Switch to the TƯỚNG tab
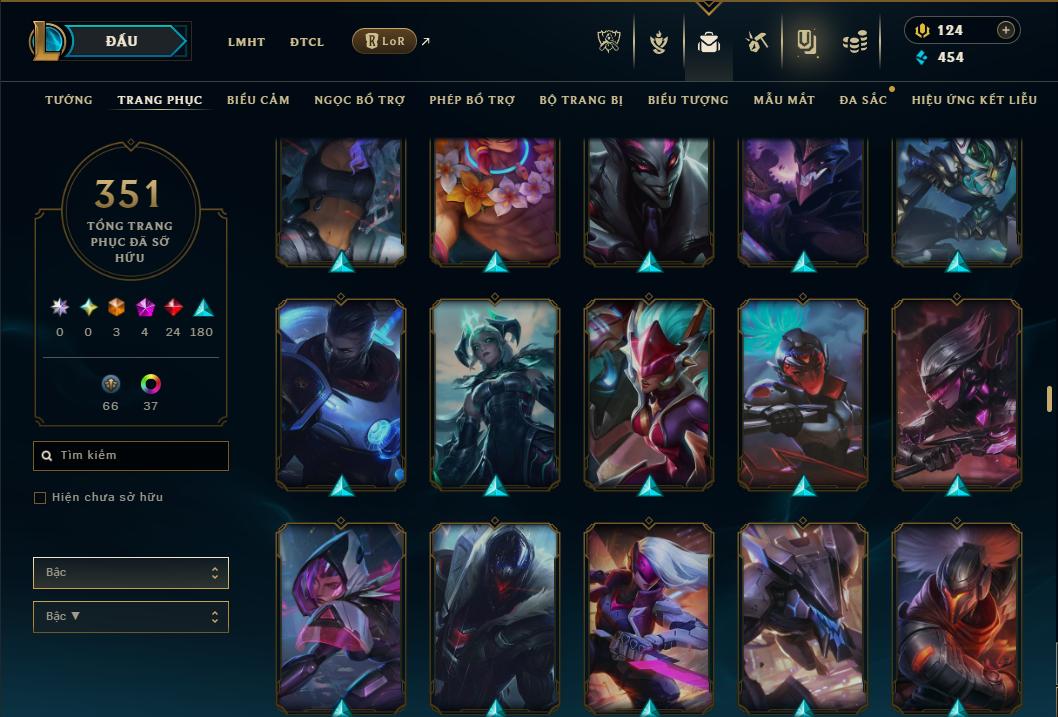This screenshot has height=717, width=1058. pyautogui.click(x=69, y=100)
